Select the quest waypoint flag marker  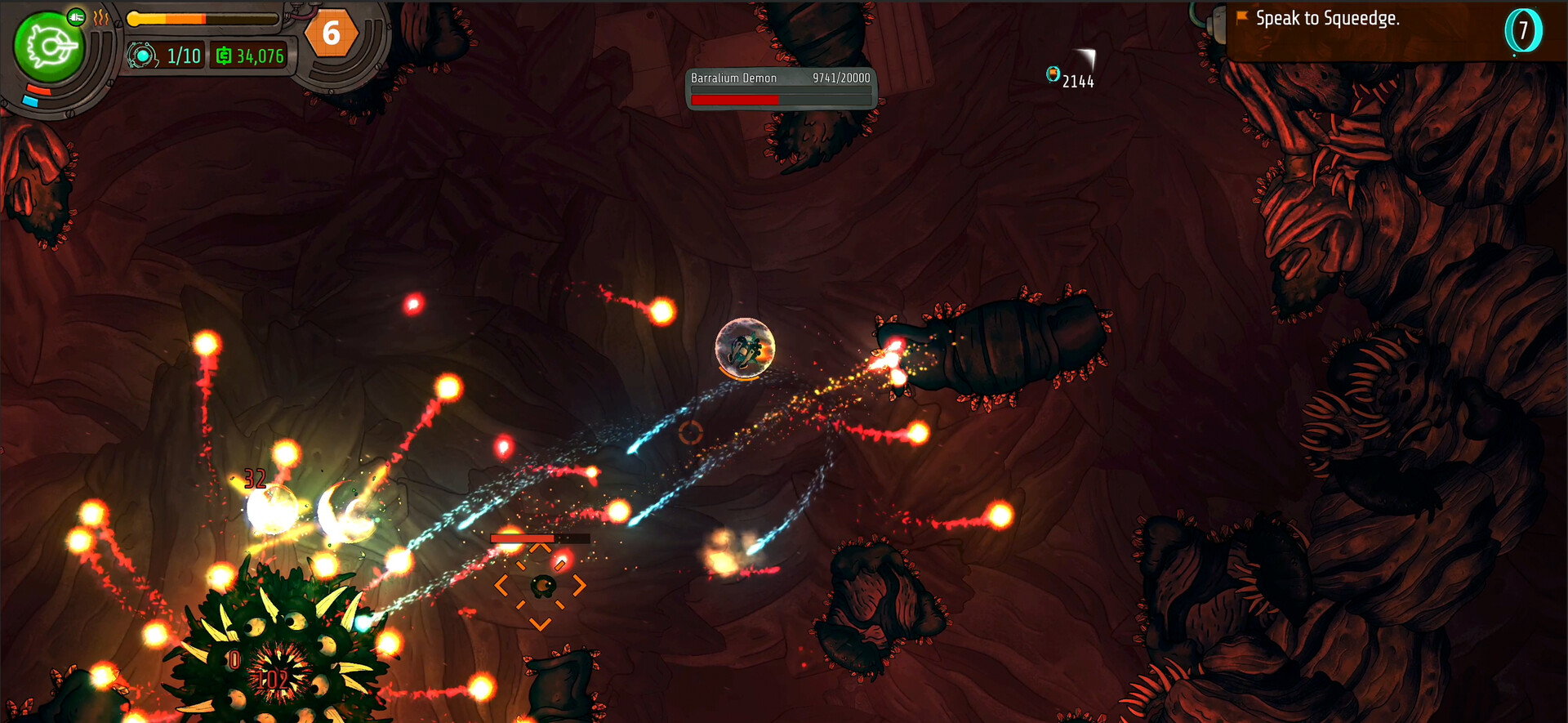(x=1242, y=17)
